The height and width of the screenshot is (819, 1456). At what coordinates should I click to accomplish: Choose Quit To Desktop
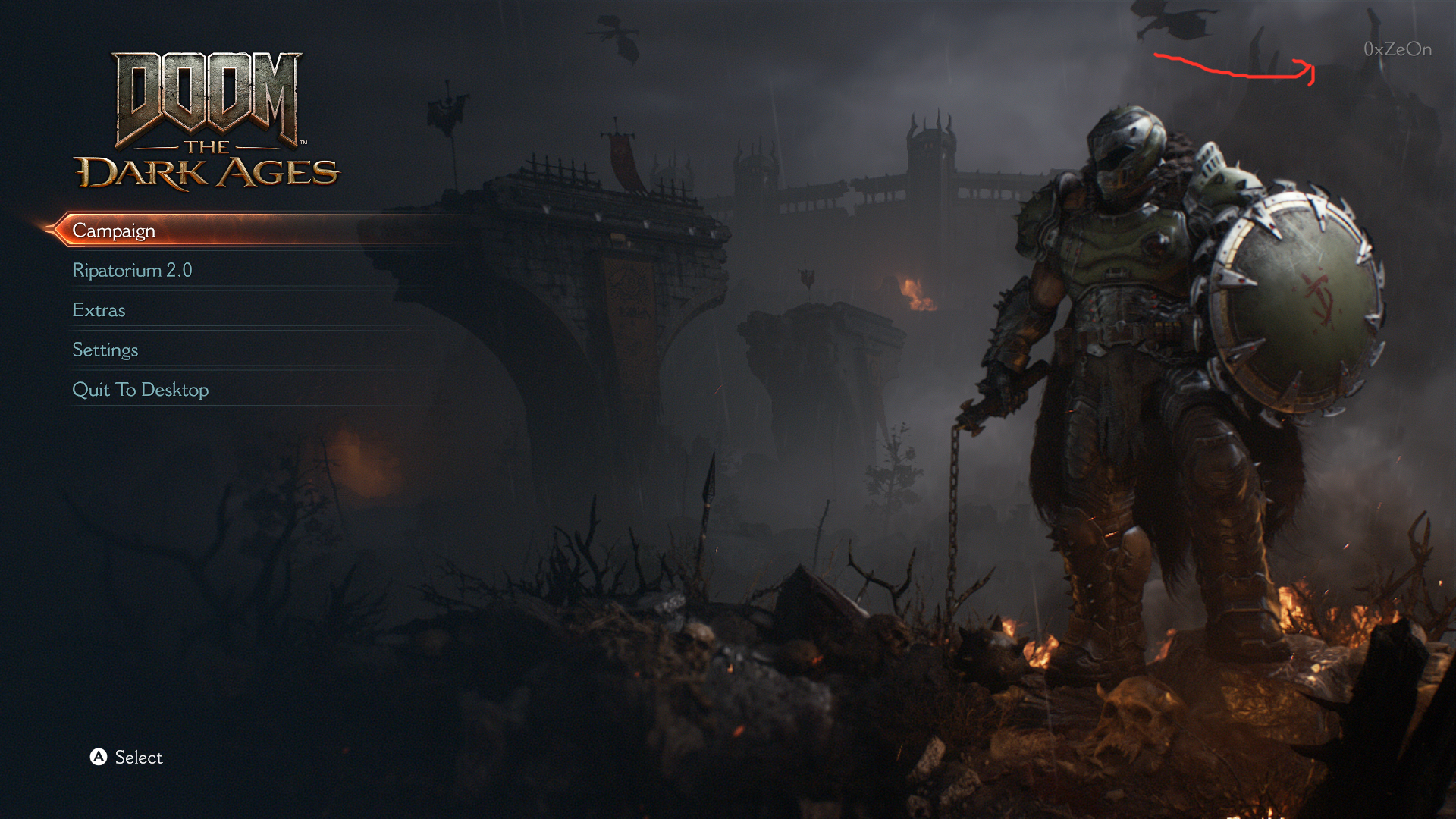coord(140,390)
